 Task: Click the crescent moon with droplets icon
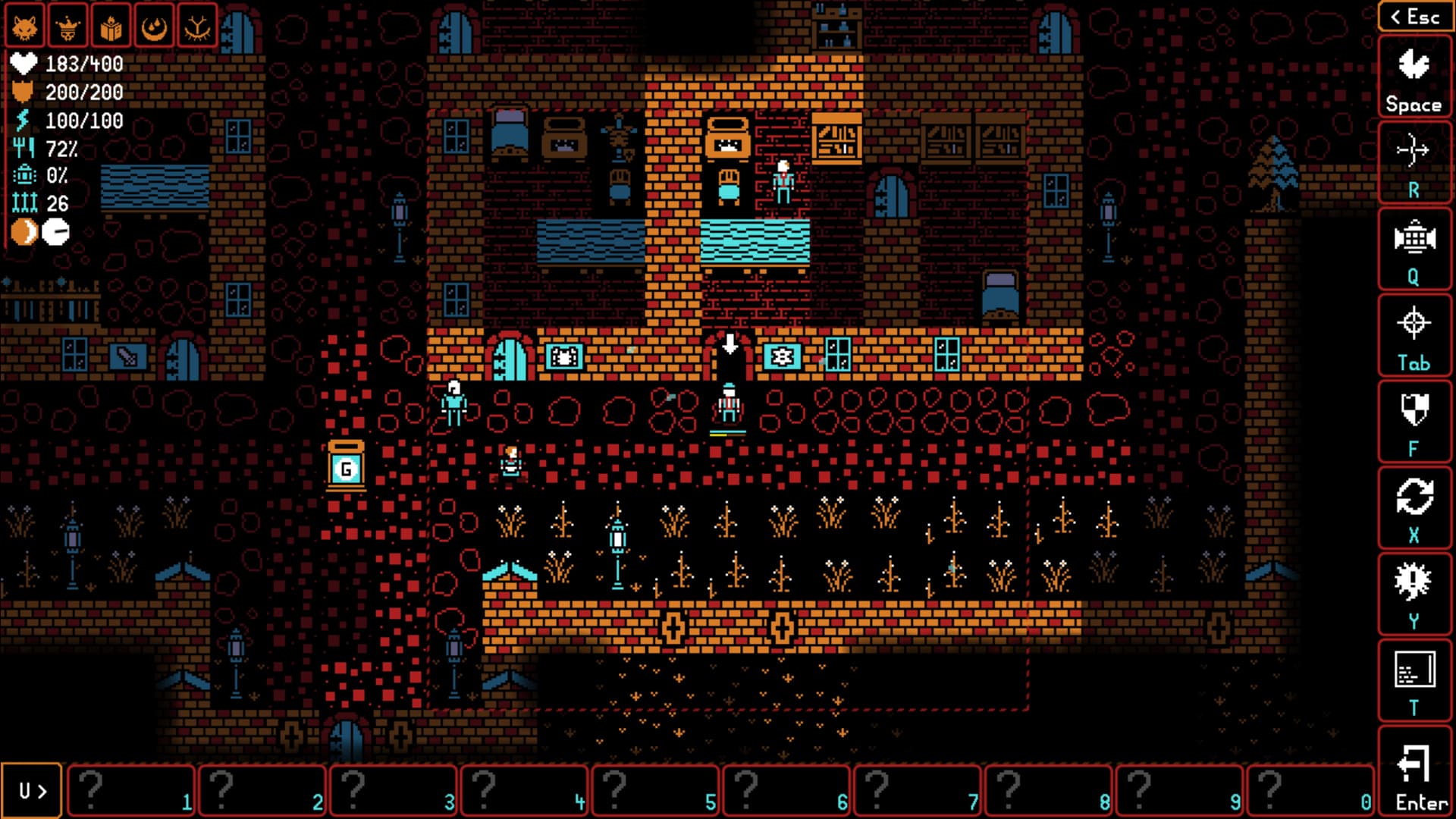pos(155,27)
